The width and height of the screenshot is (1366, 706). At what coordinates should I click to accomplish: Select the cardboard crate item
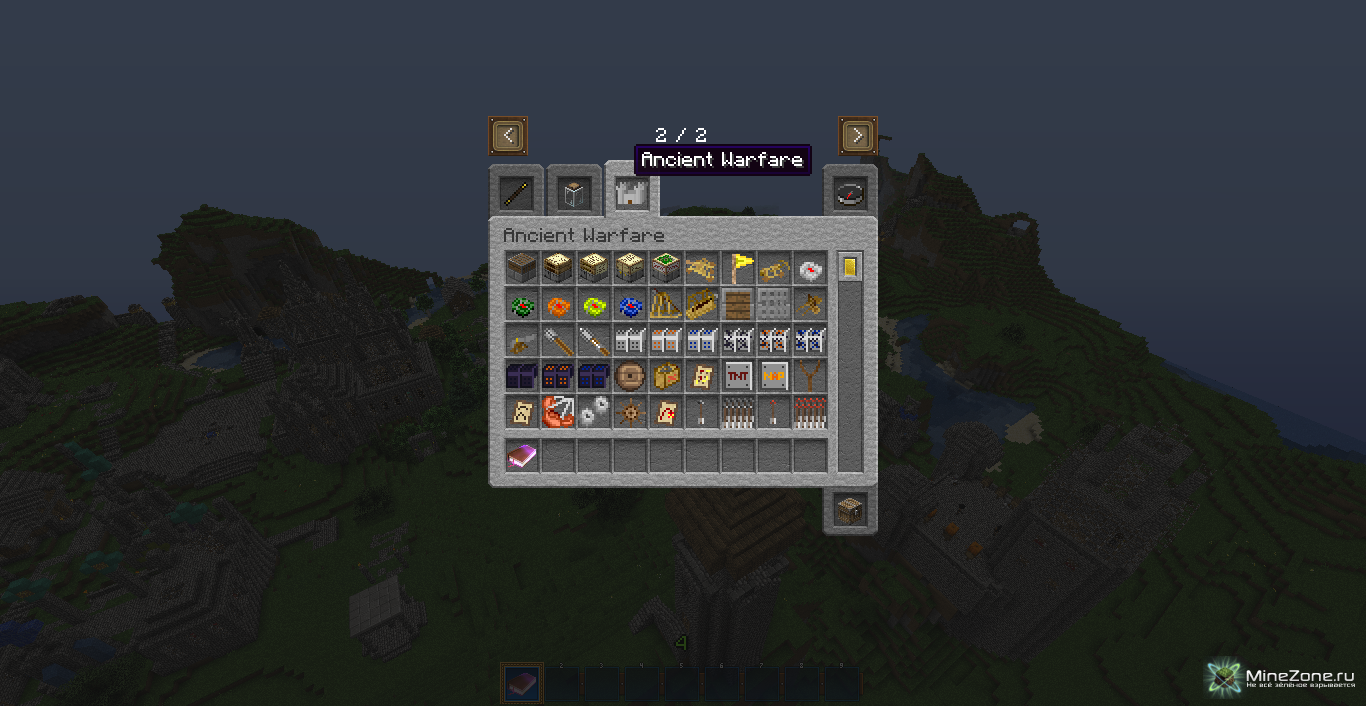[x=665, y=376]
